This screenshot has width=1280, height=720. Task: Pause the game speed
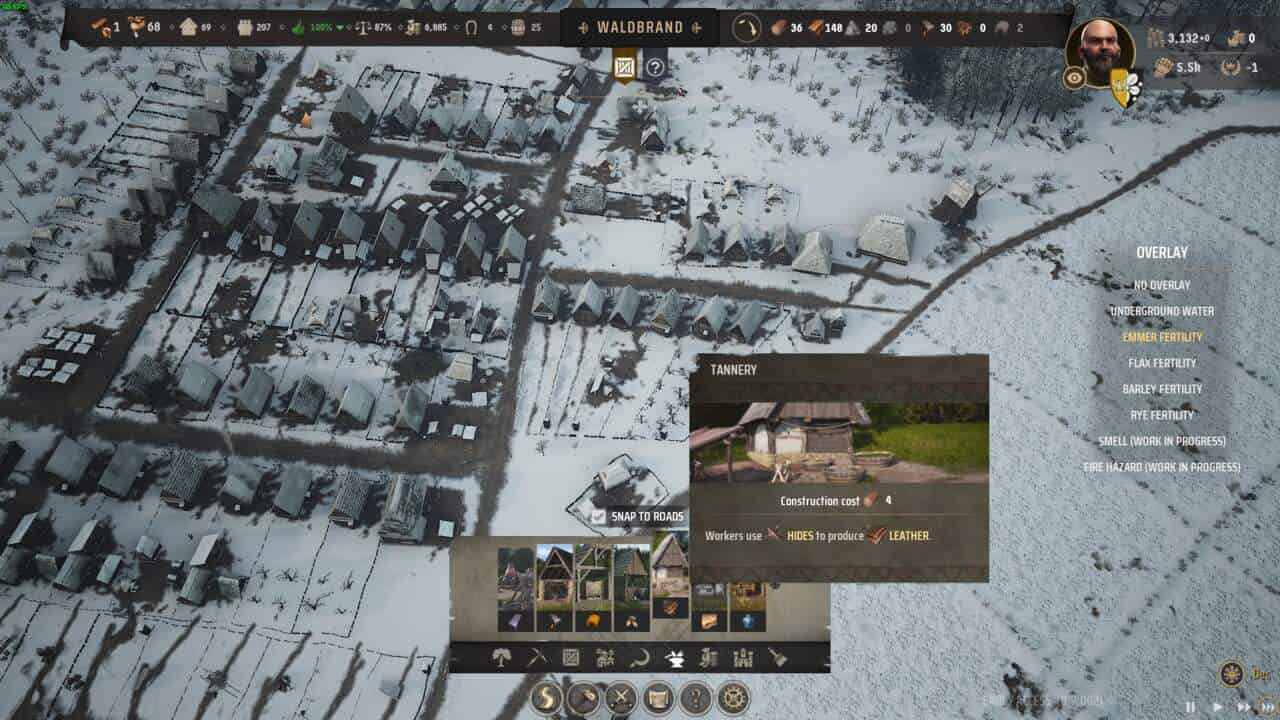1190,707
